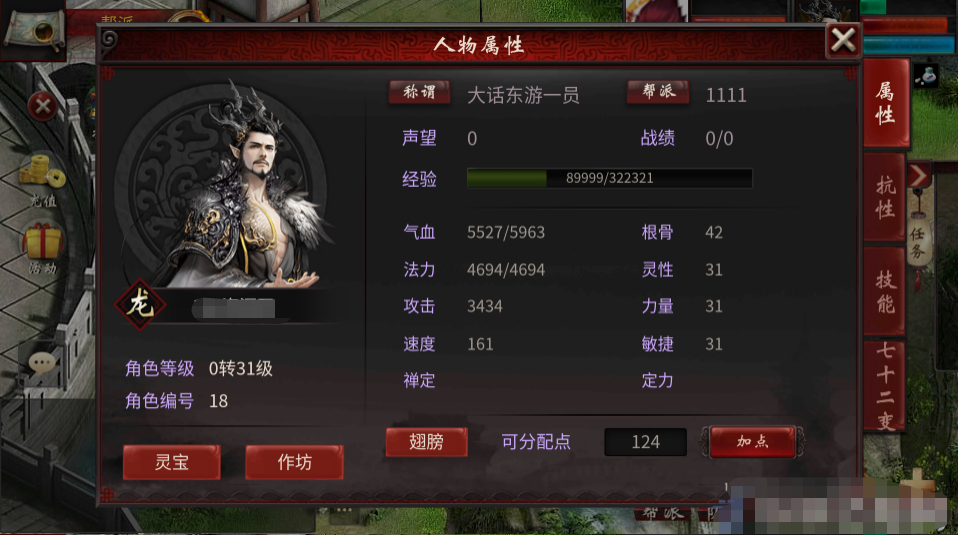Viewport: 958px width, 535px height.
Task: Open the 灵宝 treasure screen
Action: coord(171,462)
